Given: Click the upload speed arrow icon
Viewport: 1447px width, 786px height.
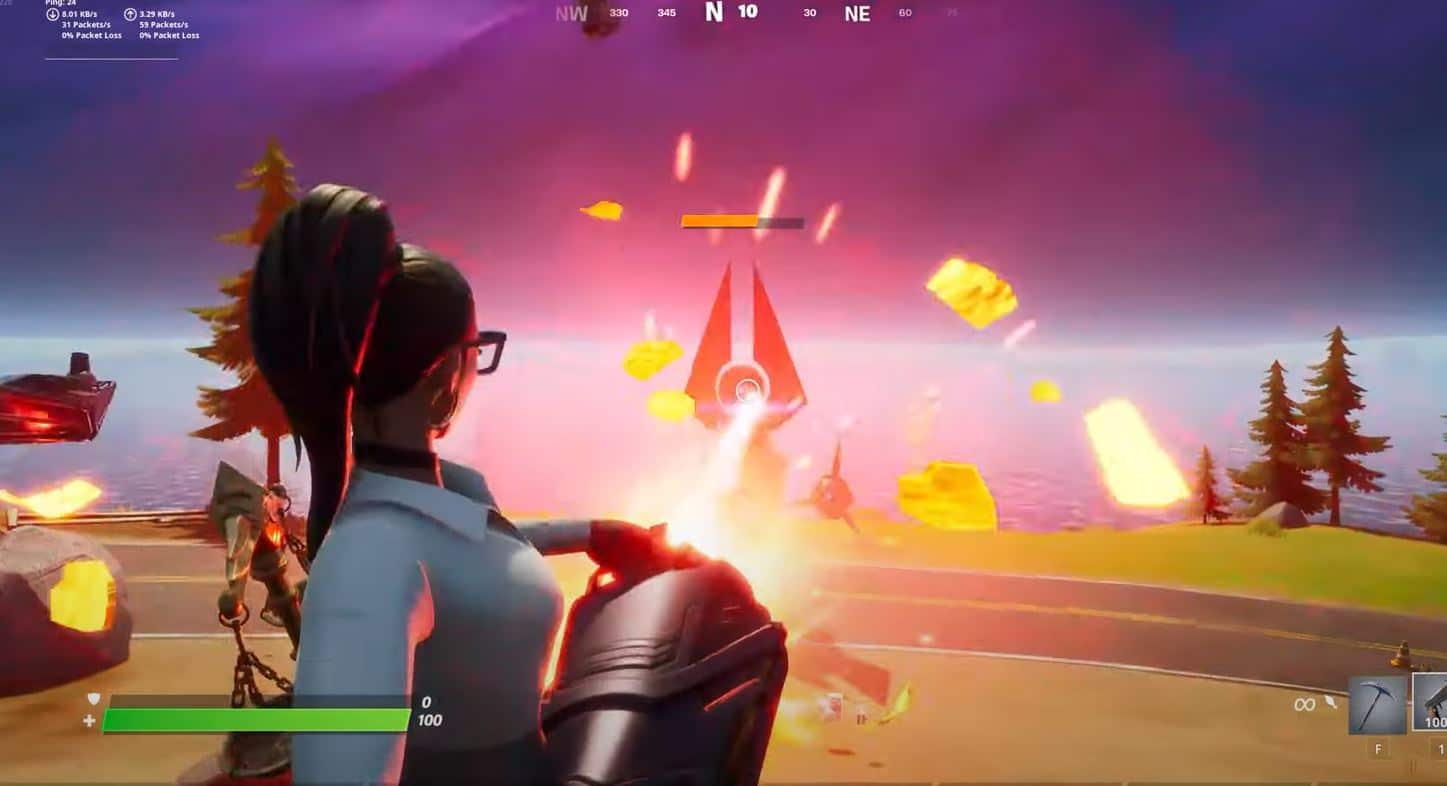Looking at the screenshot, I should pyautogui.click(x=130, y=15).
